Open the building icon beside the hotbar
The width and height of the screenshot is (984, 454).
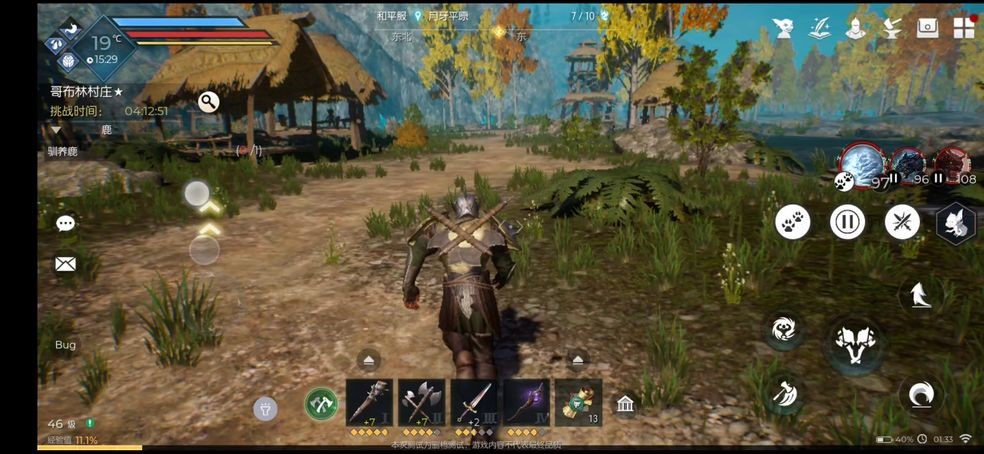(x=625, y=404)
